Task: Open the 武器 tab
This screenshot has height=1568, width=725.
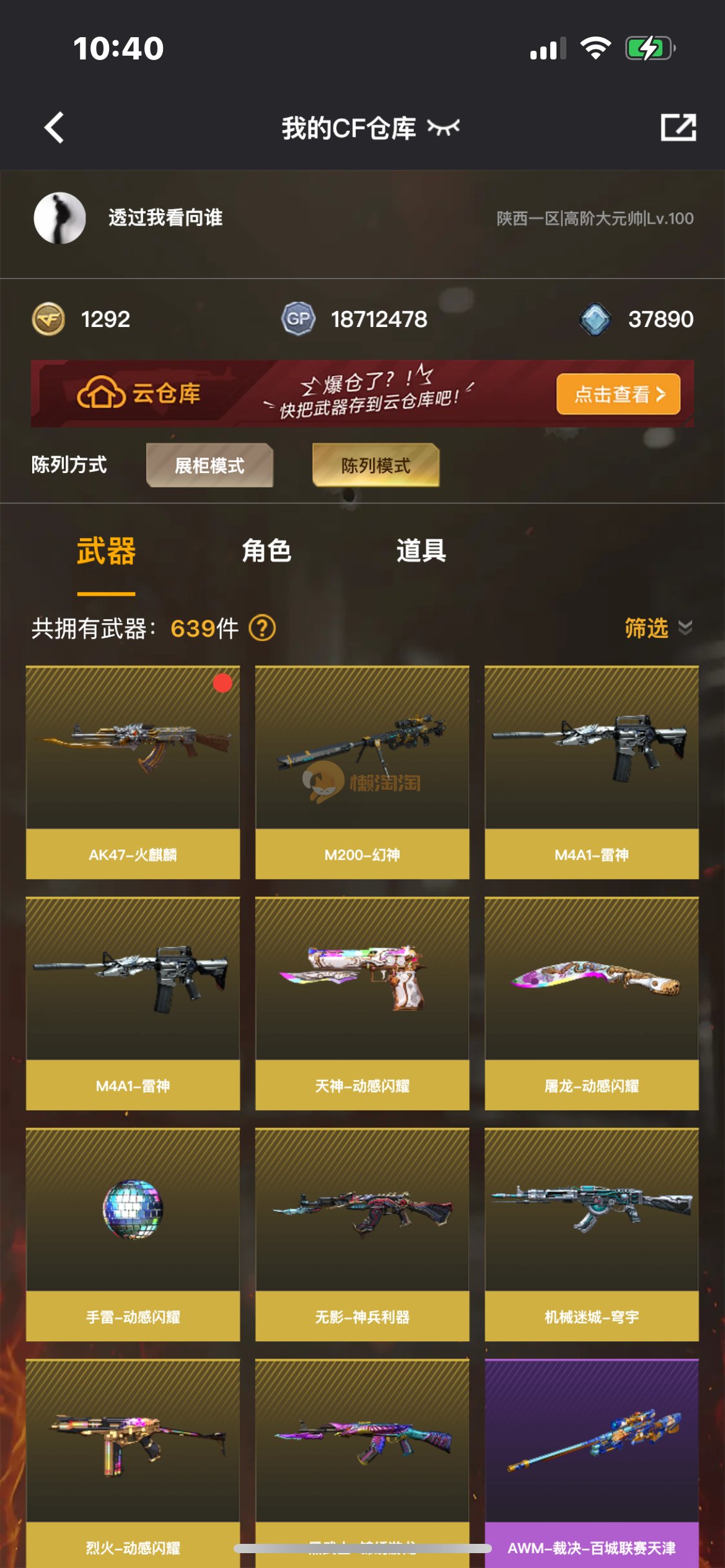Action: coord(106,551)
